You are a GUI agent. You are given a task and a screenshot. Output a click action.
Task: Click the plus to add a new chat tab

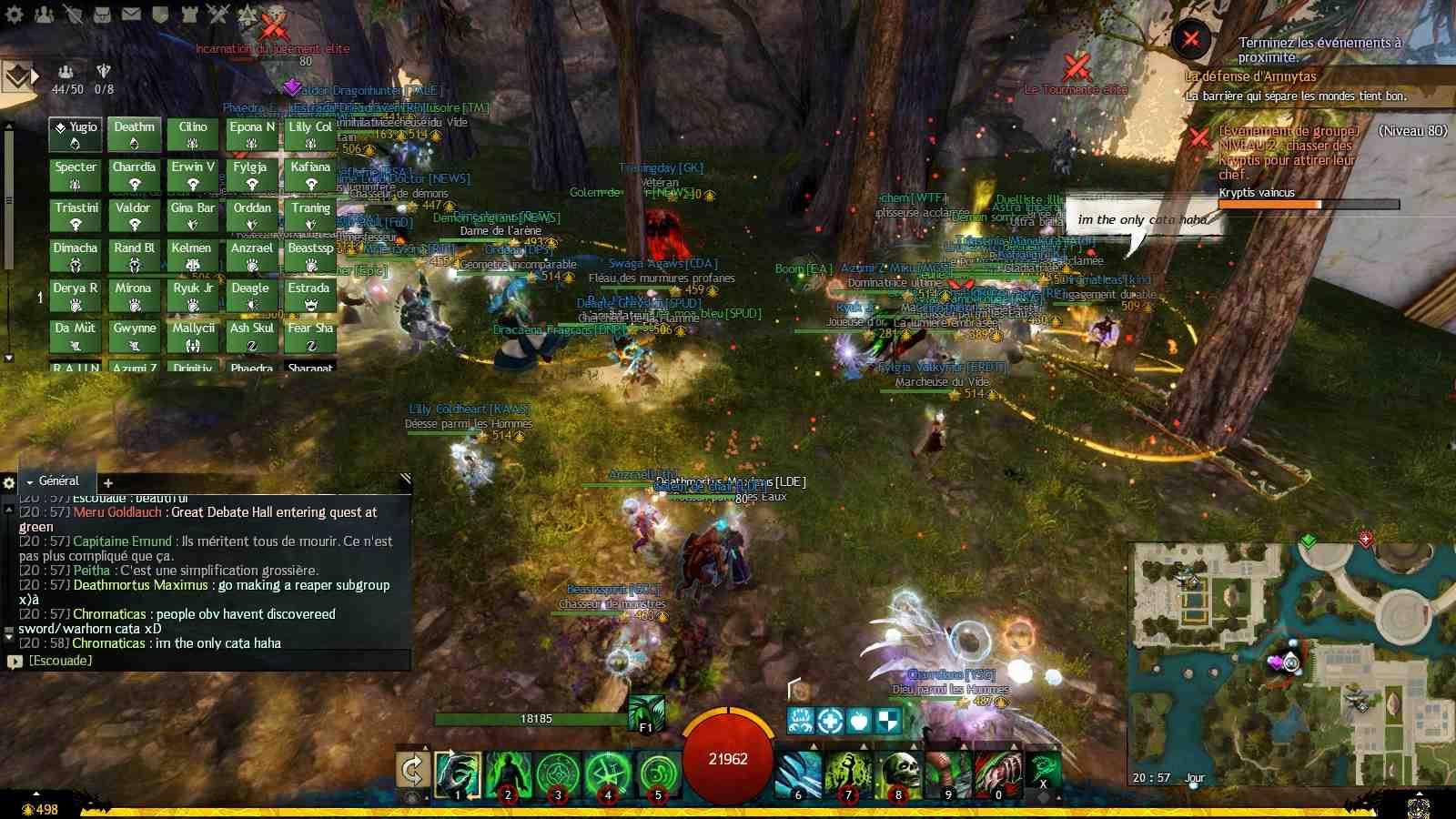pos(107,483)
